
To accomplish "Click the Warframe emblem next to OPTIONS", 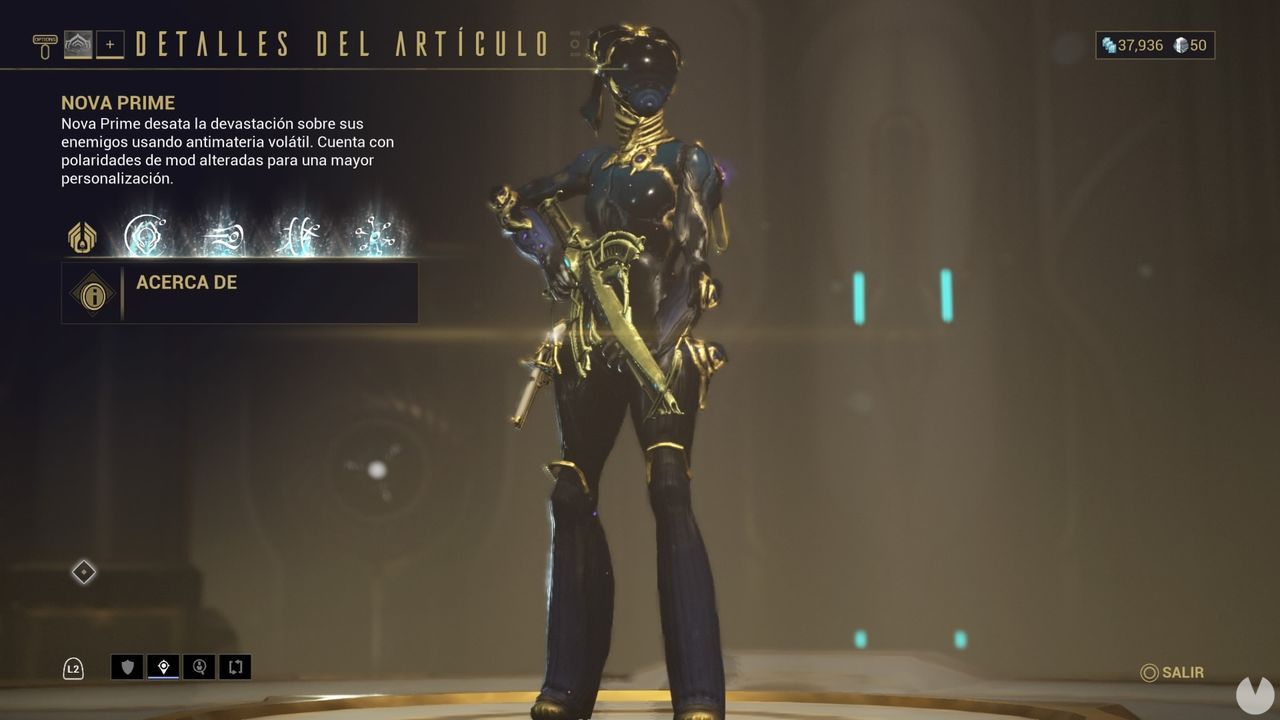I will [x=78, y=44].
